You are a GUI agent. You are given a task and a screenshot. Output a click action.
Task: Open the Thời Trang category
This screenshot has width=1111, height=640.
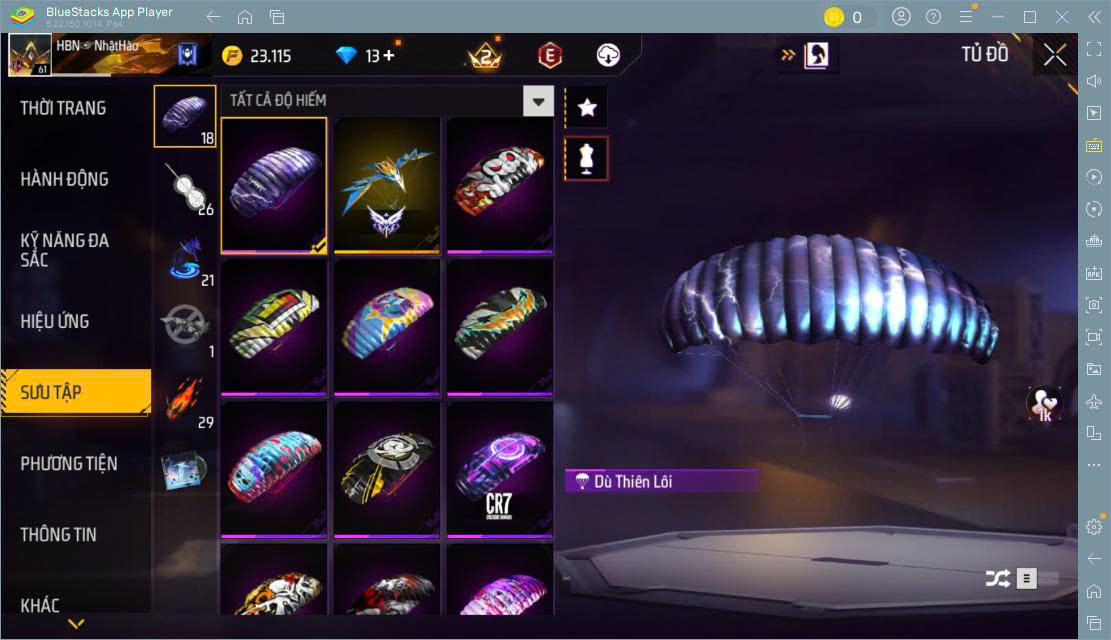click(x=64, y=108)
